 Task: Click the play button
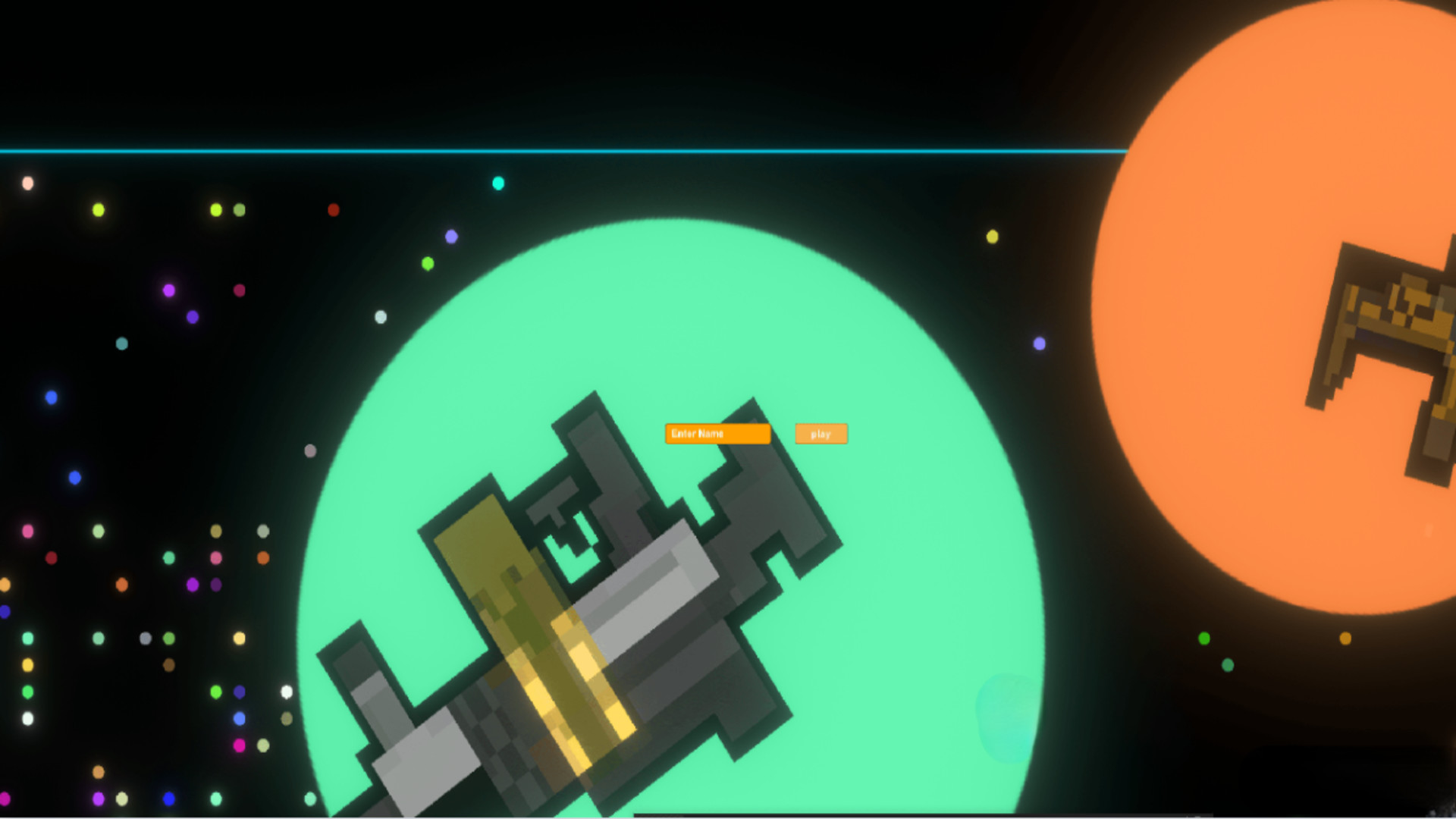click(821, 434)
